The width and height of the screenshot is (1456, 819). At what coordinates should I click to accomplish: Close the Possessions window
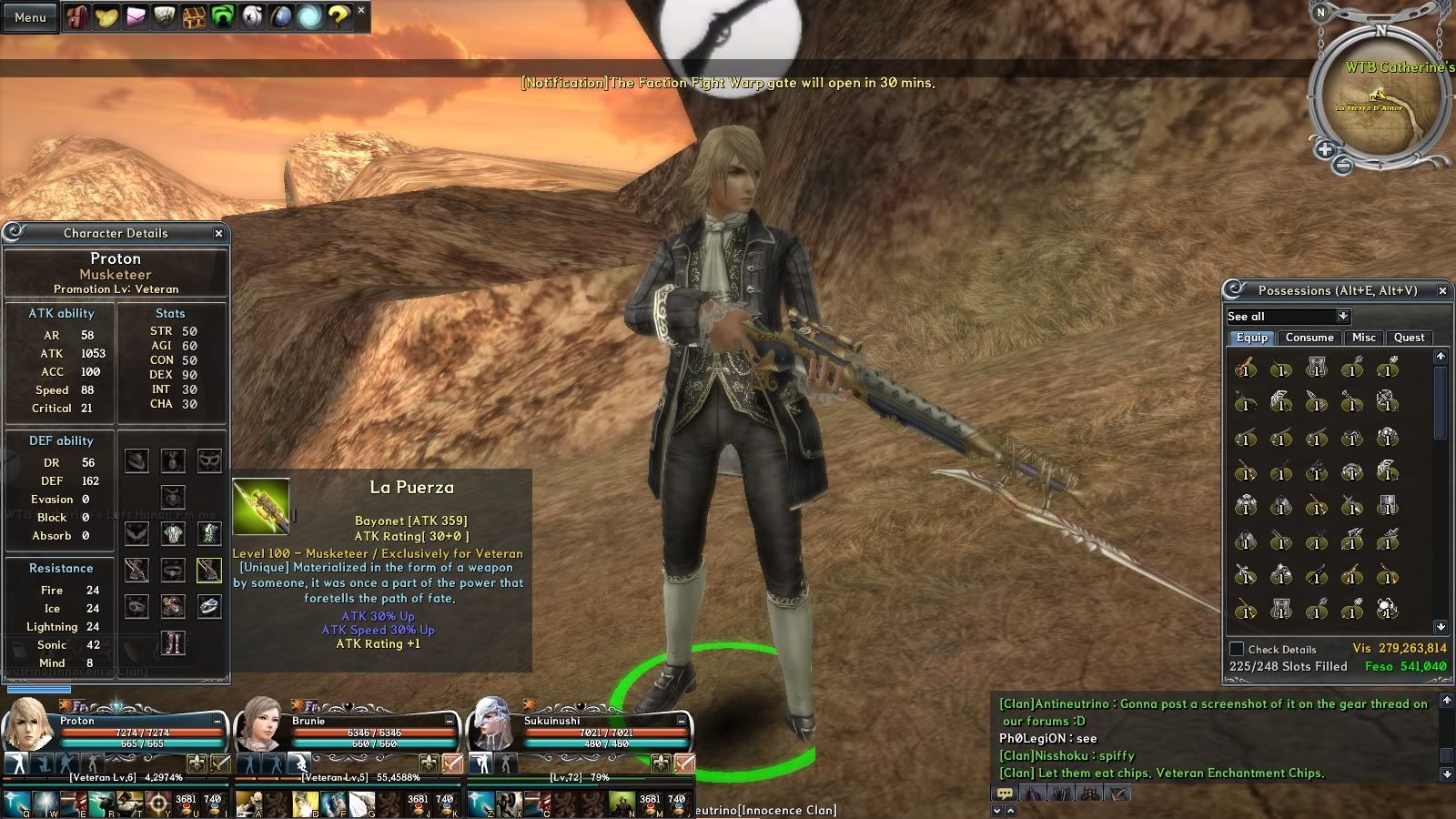[x=1442, y=290]
